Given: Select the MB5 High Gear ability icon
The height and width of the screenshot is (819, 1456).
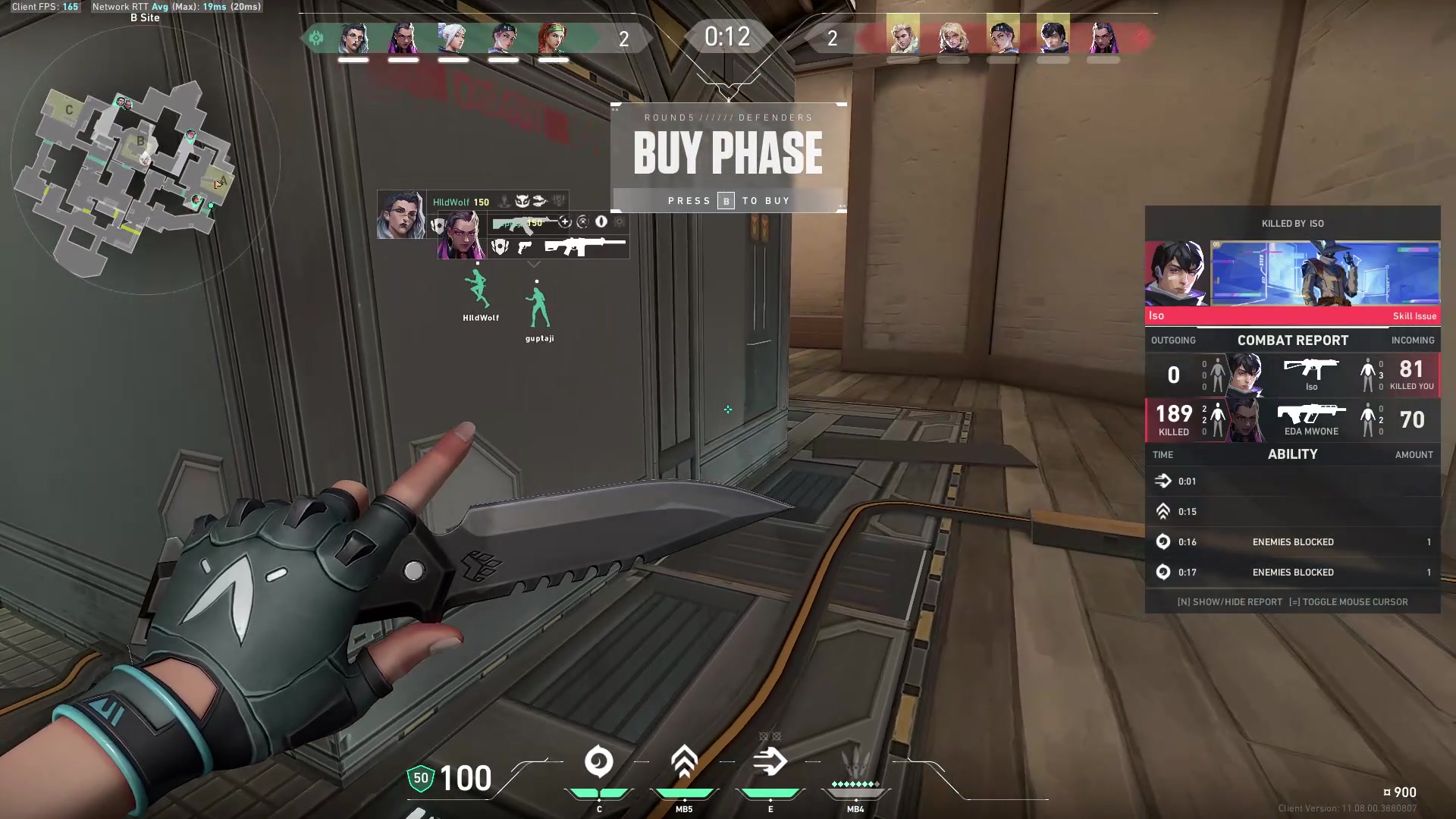Looking at the screenshot, I should 684,762.
